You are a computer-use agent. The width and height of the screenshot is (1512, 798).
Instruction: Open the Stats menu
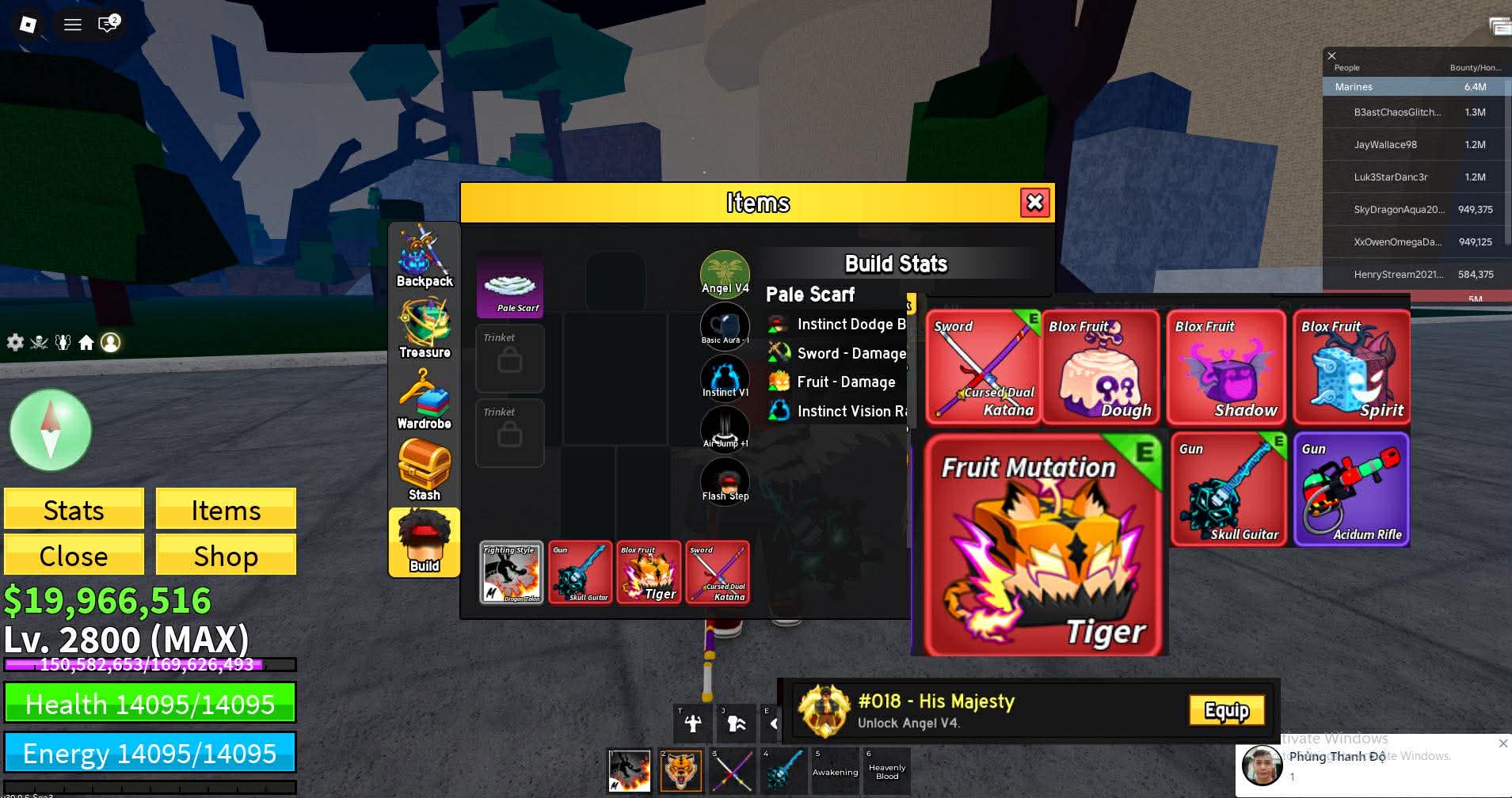click(74, 510)
